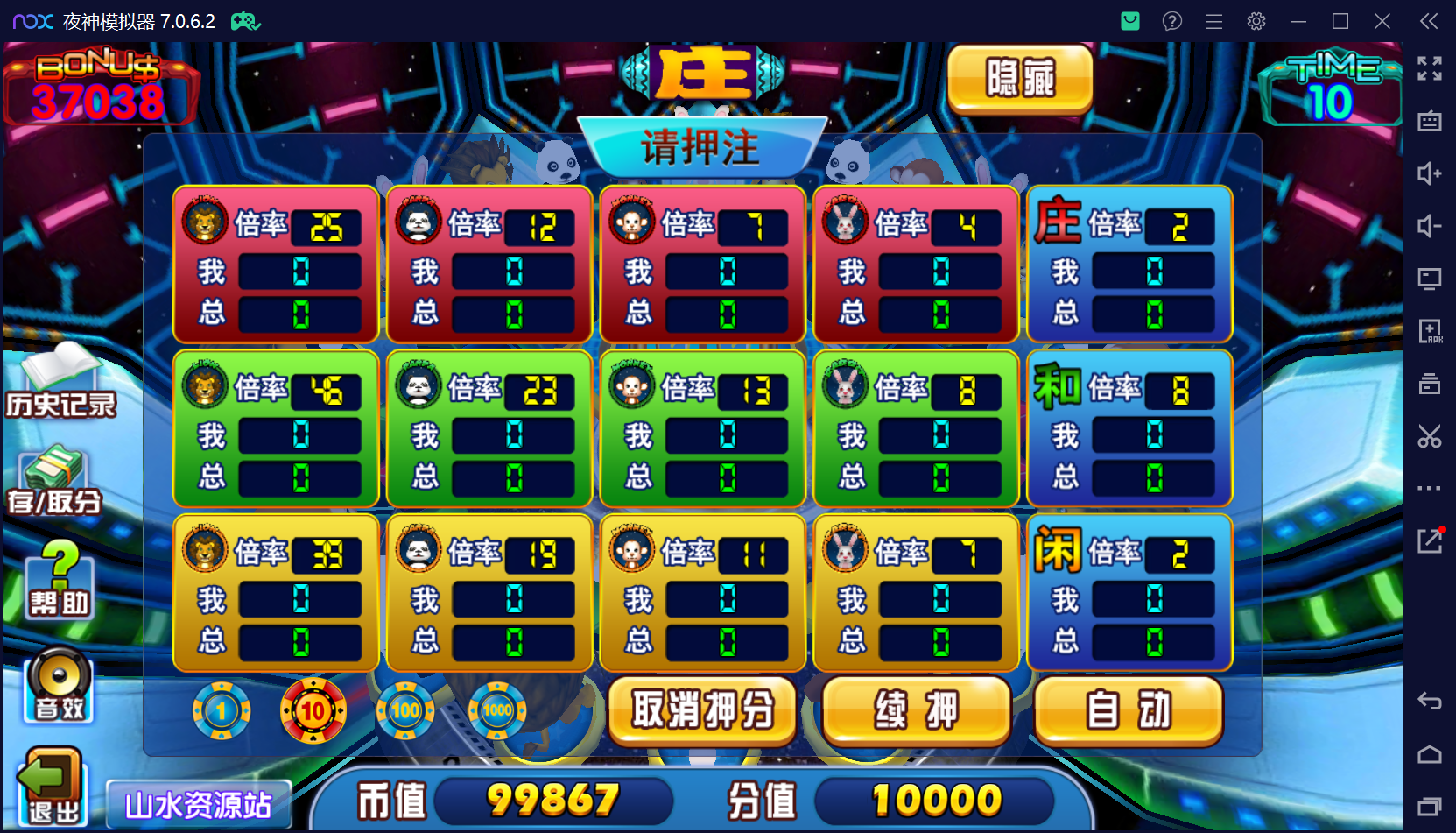Viewport: 1456px width, 833px height.
Task: Increase emulator volume in Nox sidebar
Action: pos(1429,173)
